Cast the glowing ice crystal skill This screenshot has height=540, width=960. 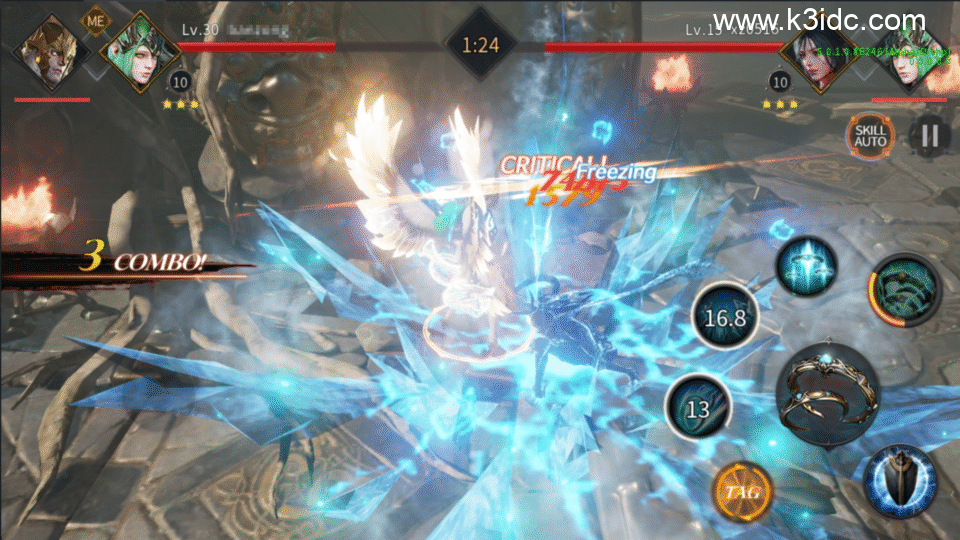[810, 266]
